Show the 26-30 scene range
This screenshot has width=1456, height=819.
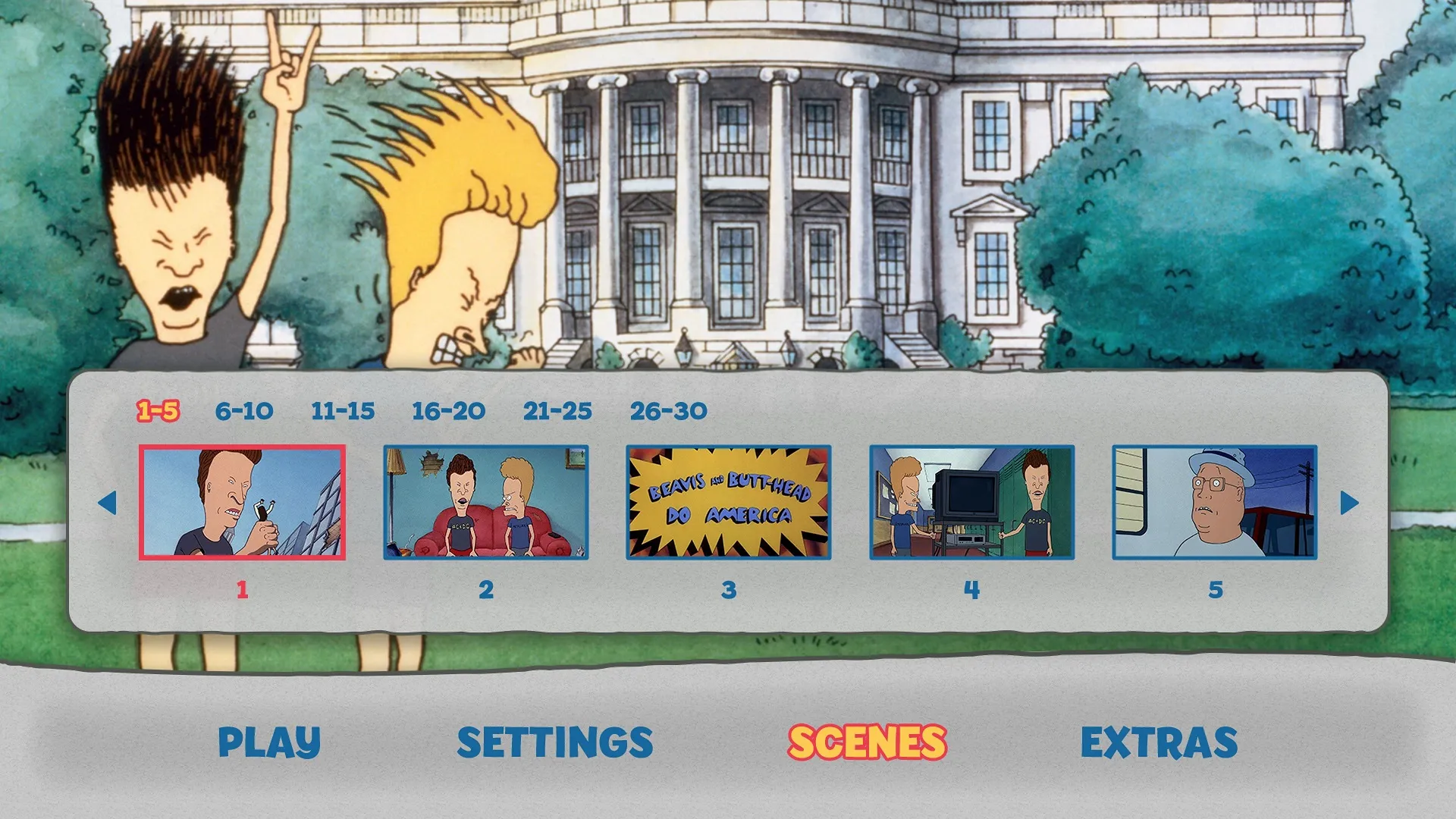tap(670, 410)
